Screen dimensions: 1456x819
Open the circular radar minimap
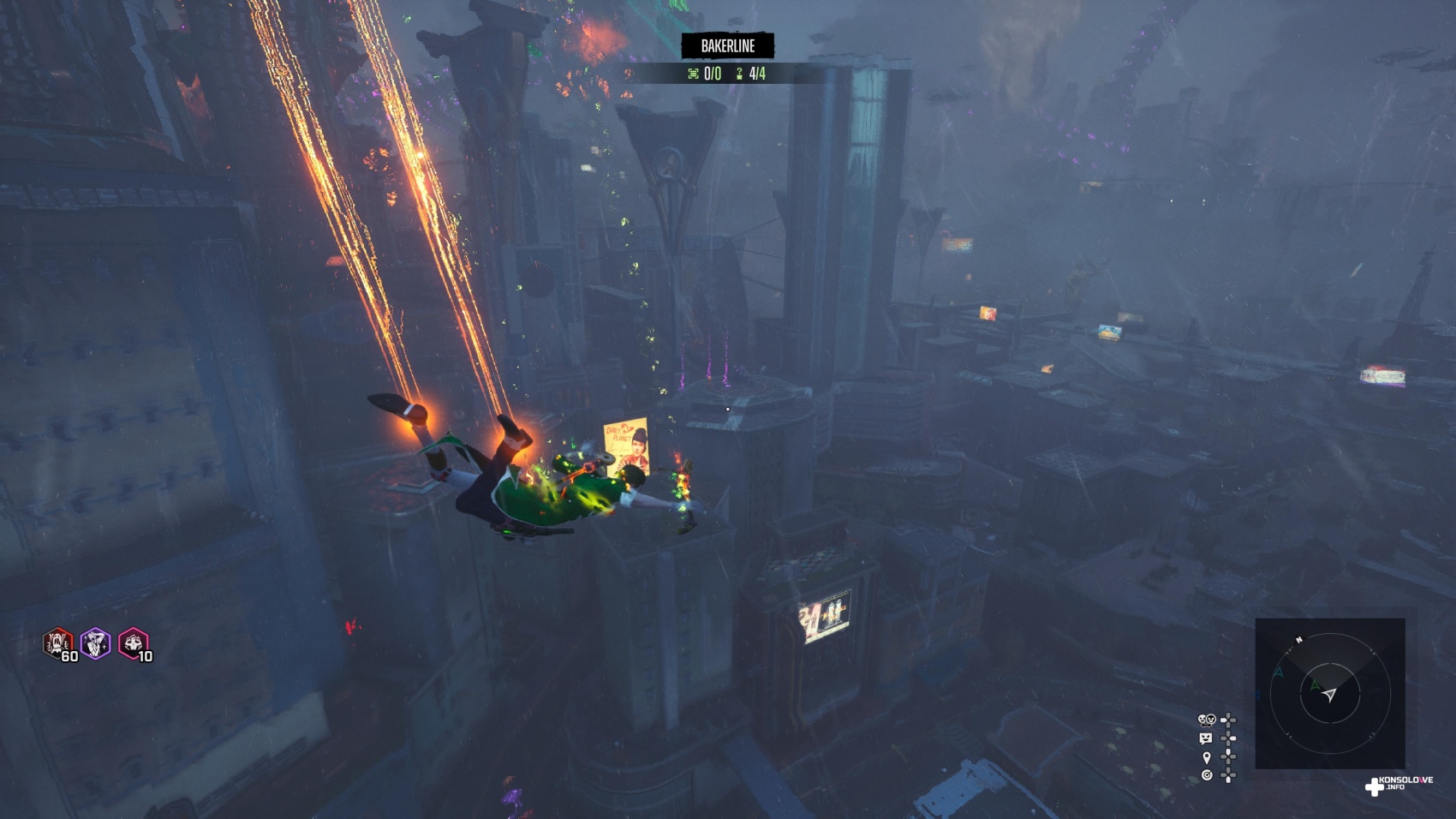(1329, 693)
